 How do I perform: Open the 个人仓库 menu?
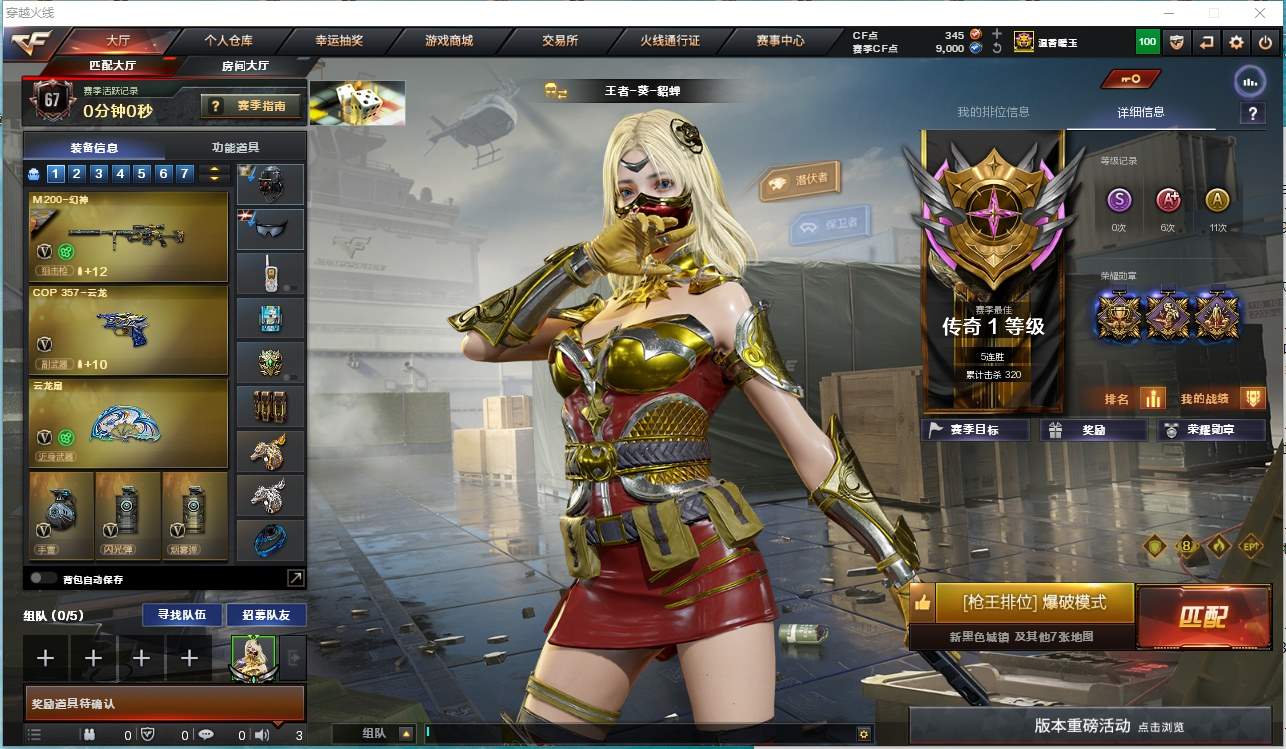(x=228, y=41)
